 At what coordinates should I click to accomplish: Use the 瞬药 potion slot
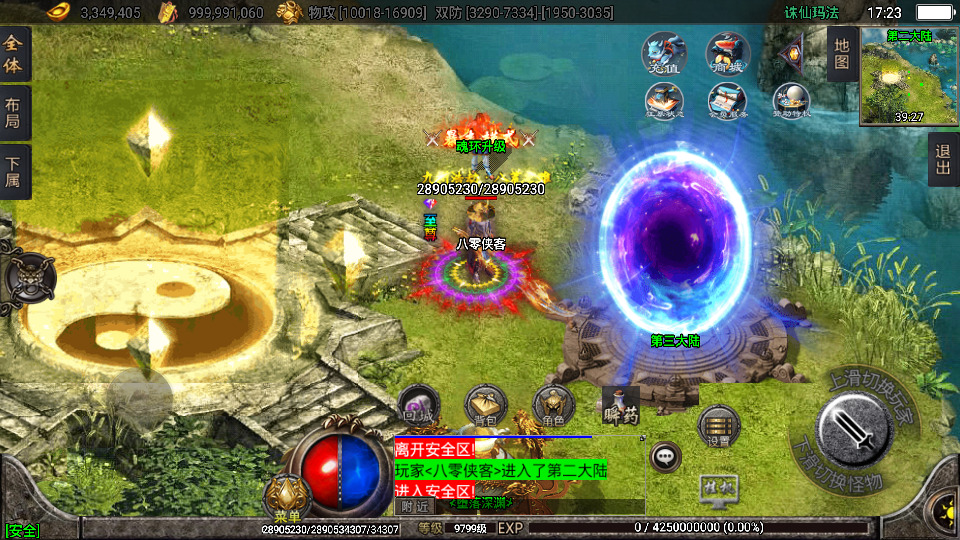pyautogui.click(x=620, y=402)
